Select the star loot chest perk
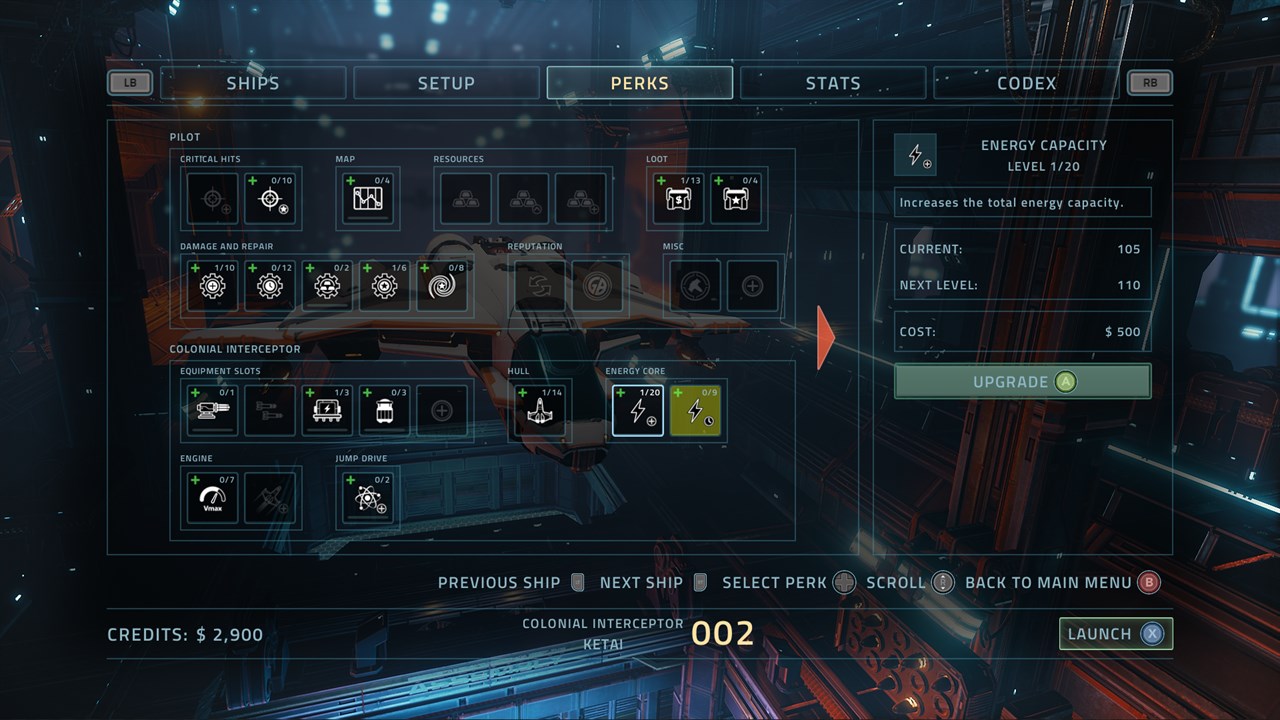Image resolution: width=1280 pixels, height=720 pixels. tap(737, 199)
